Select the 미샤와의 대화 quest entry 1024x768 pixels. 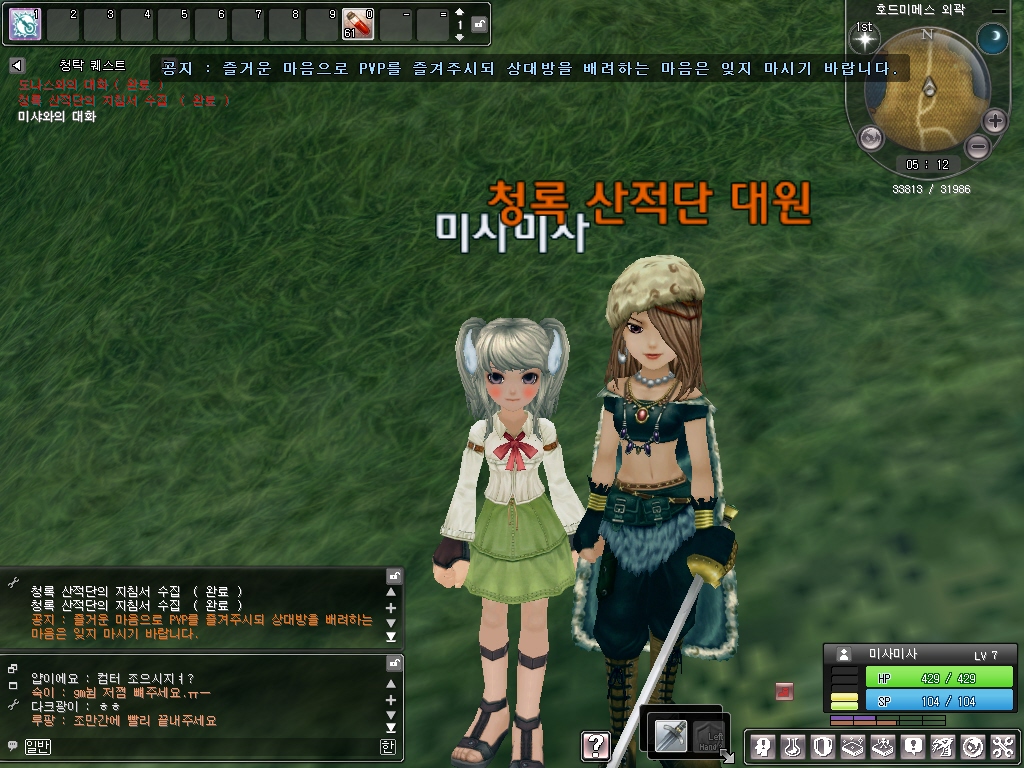[57, 117]
